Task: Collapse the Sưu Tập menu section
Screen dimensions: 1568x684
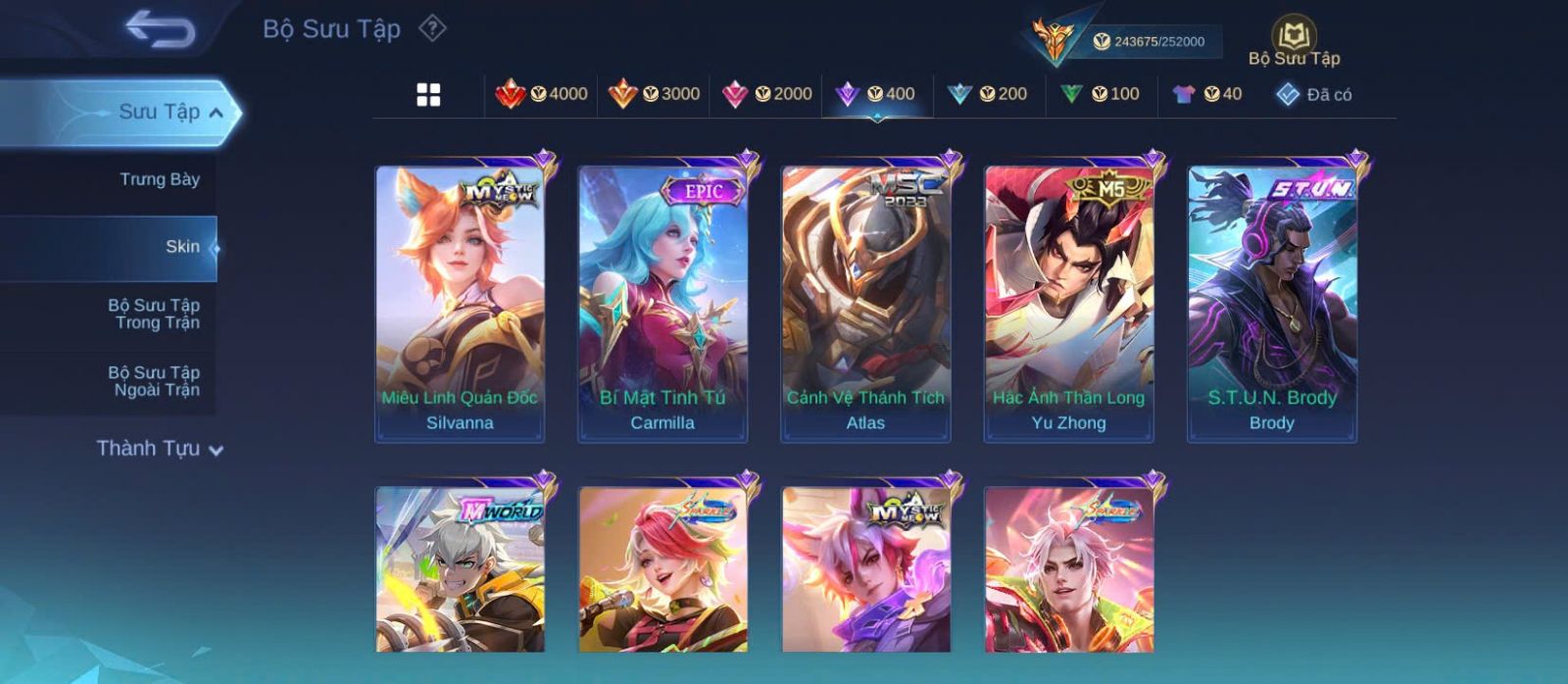Action: [x=216, y=113]
